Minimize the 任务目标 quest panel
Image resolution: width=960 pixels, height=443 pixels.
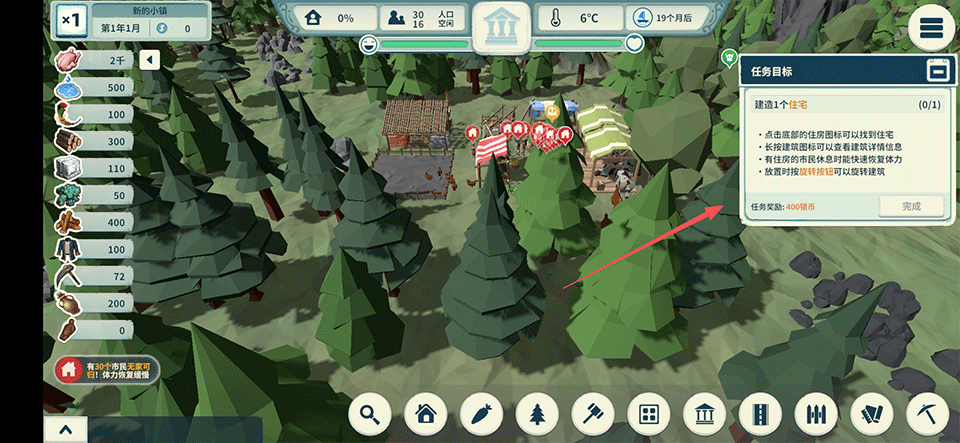click(x=936, y=72)
